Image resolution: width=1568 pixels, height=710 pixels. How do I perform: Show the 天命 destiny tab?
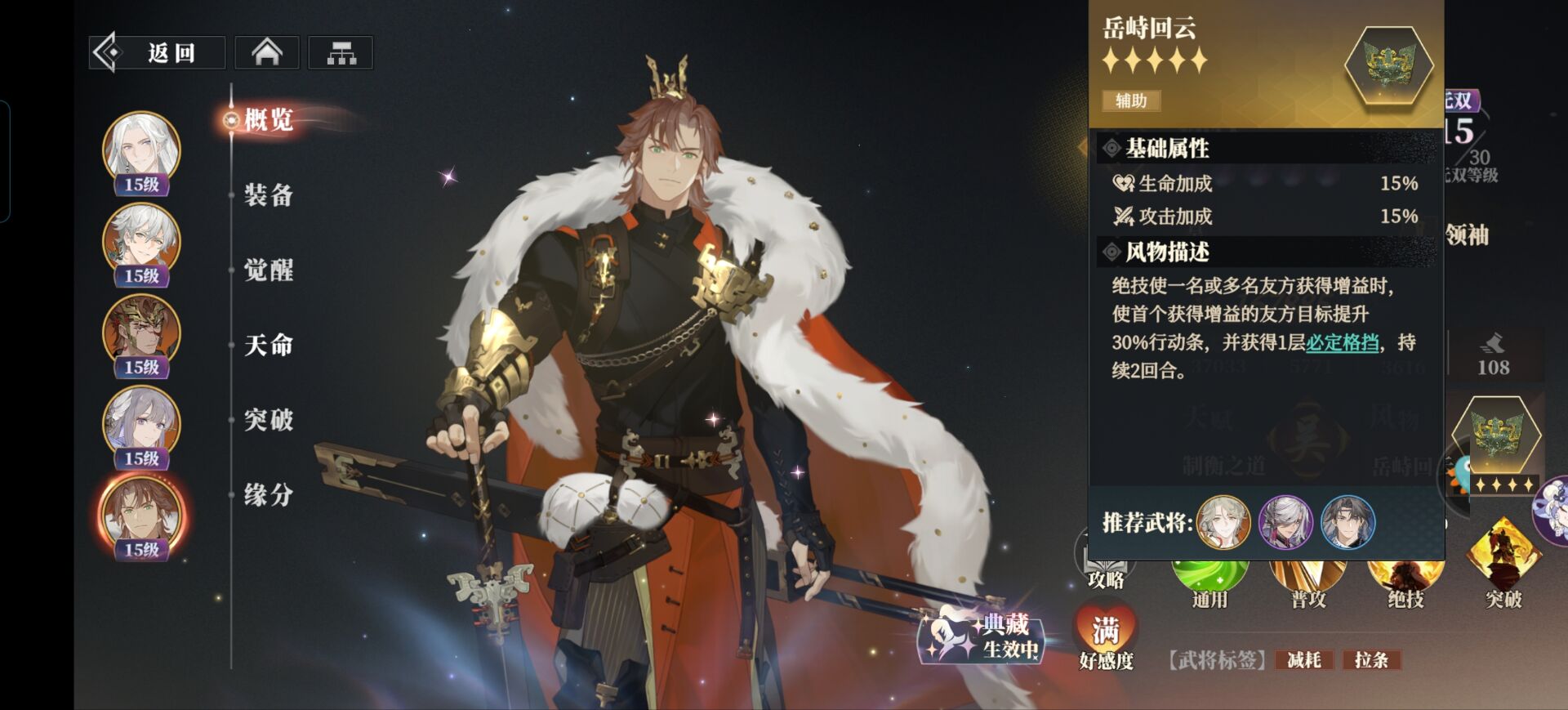pos(268,346)
